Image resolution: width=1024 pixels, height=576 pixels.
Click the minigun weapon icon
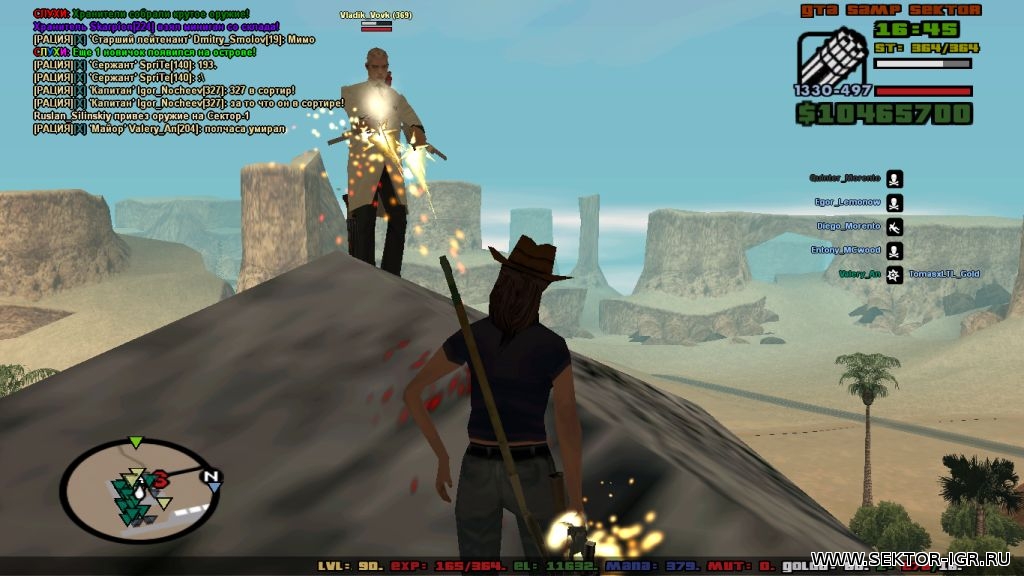pos(832,58)
